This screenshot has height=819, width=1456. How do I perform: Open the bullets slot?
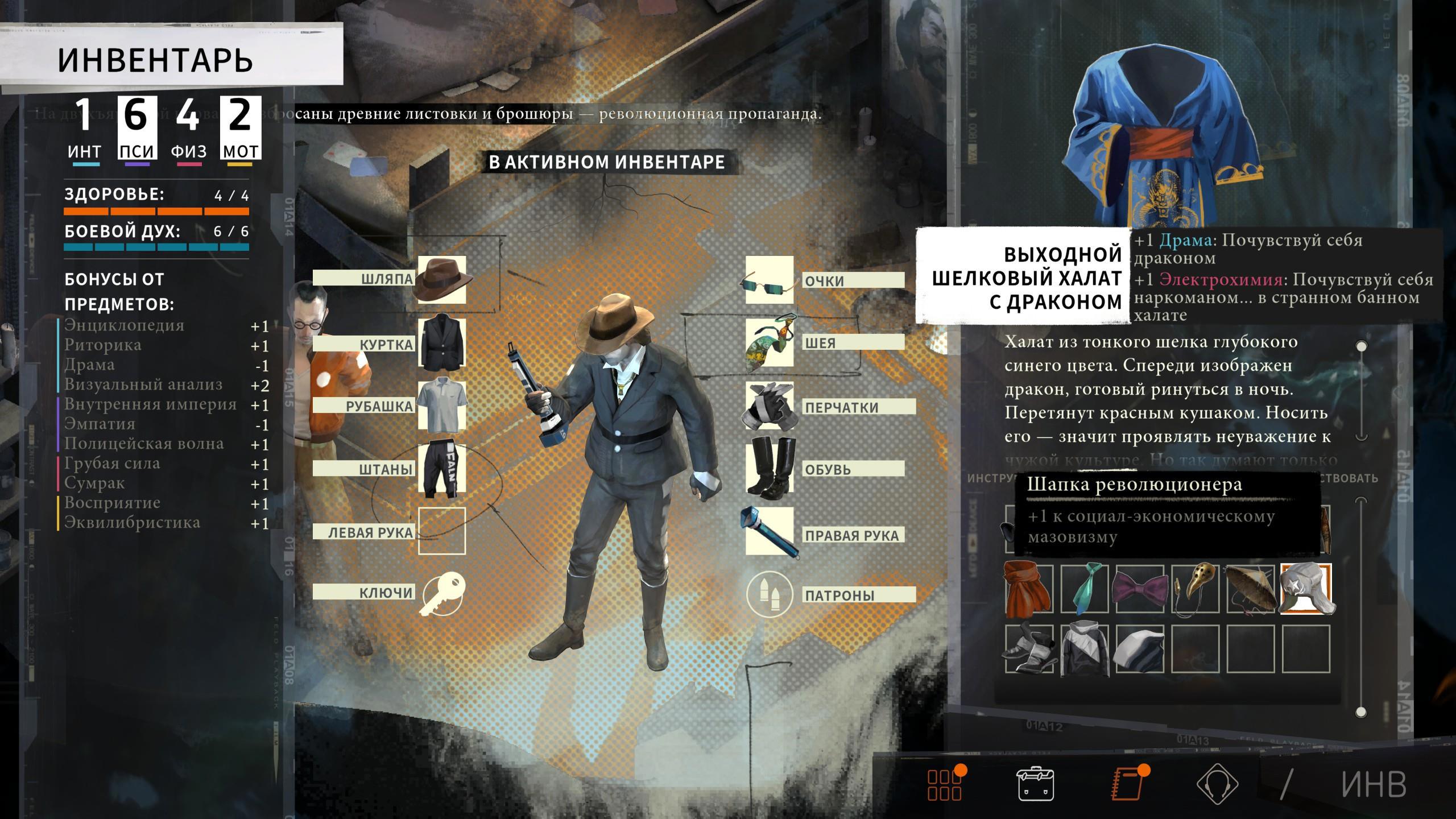(x=770, y=594)
